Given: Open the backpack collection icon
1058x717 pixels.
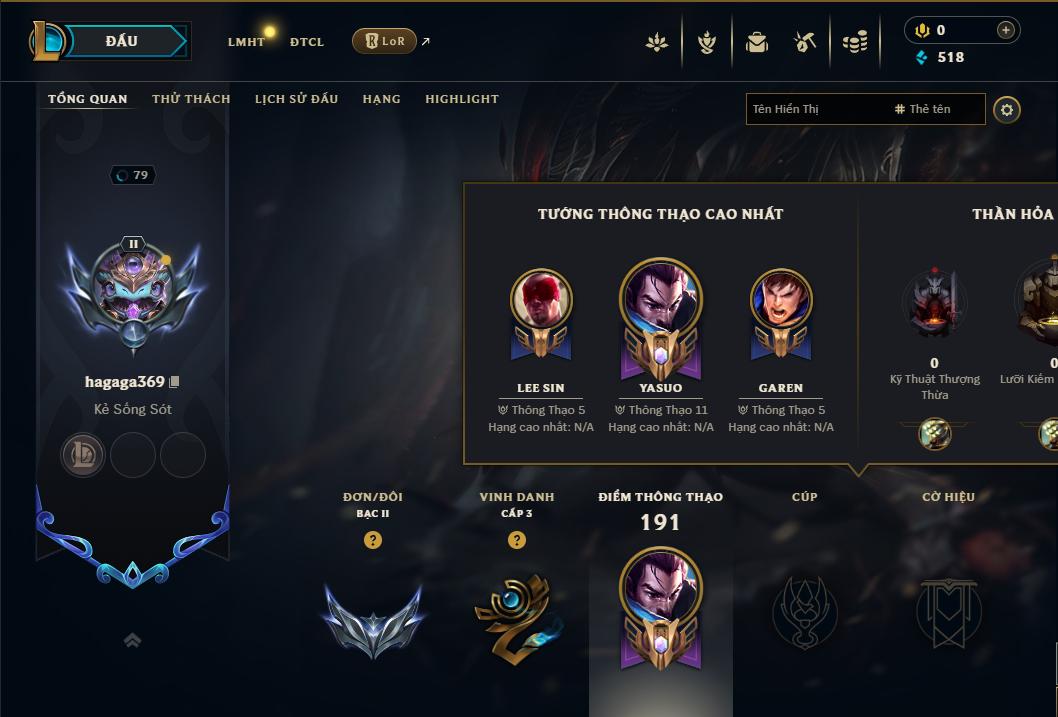Looking at the screenshot, I should click(757, 42).
